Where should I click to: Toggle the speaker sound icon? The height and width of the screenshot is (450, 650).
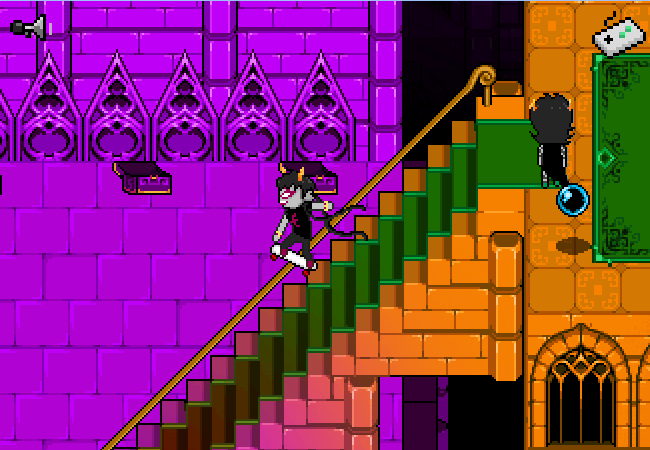[x=28, y=27]
